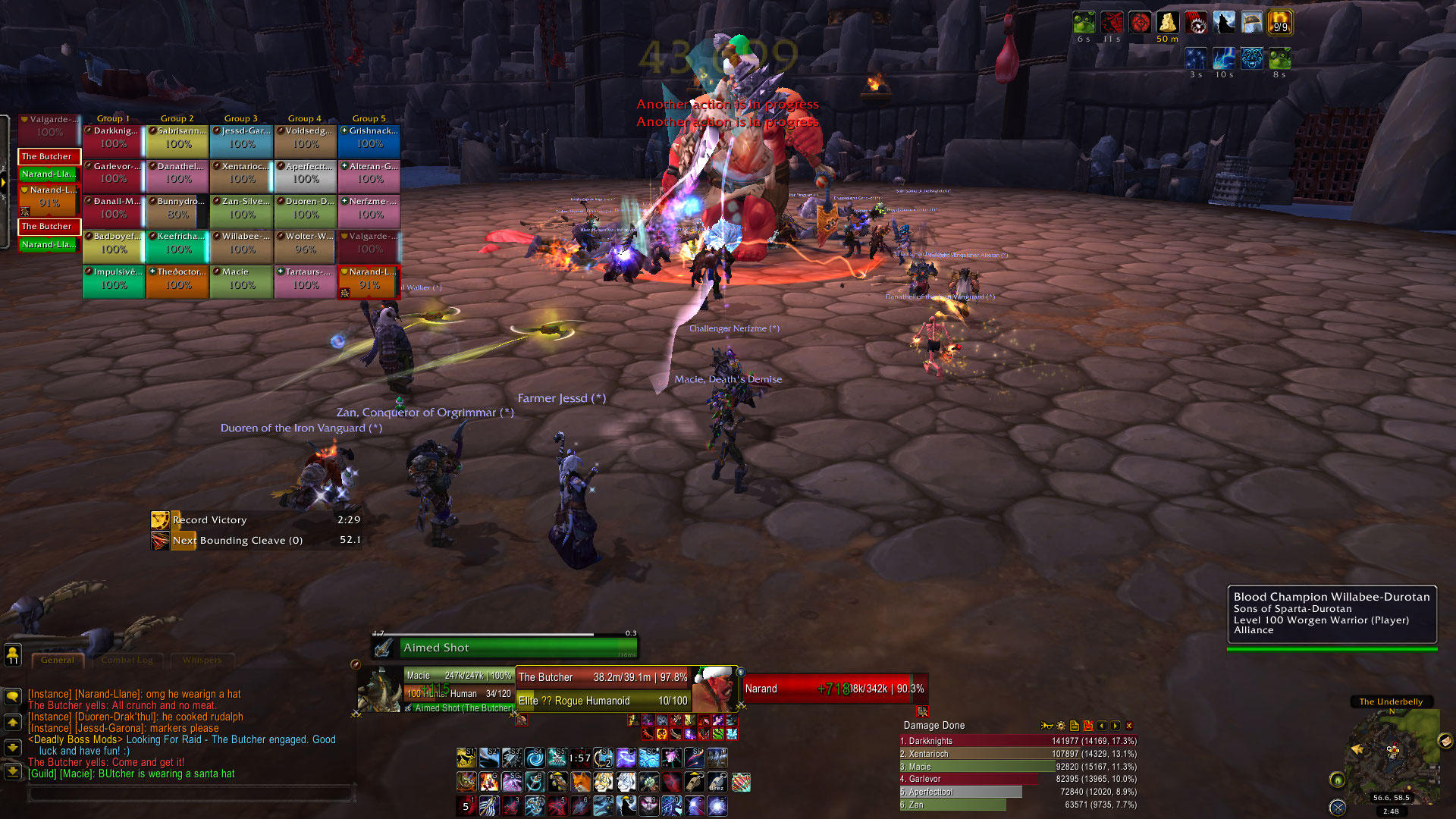Select Darkknights in the Group 1 raid frames

(x=114, y=138)
